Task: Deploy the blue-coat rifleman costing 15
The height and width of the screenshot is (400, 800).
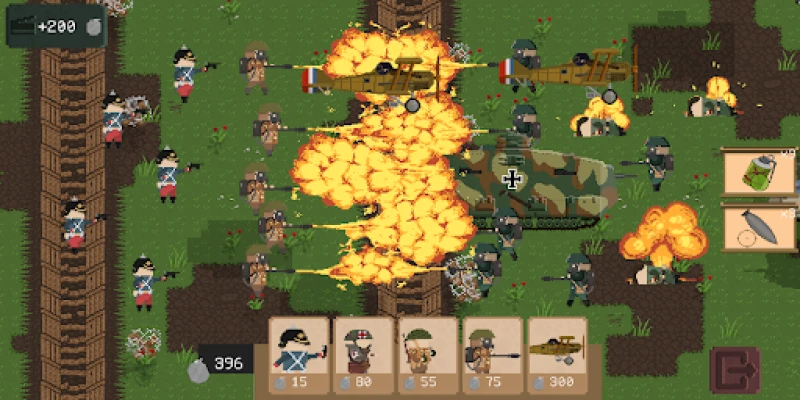Action: coord(300,357)
